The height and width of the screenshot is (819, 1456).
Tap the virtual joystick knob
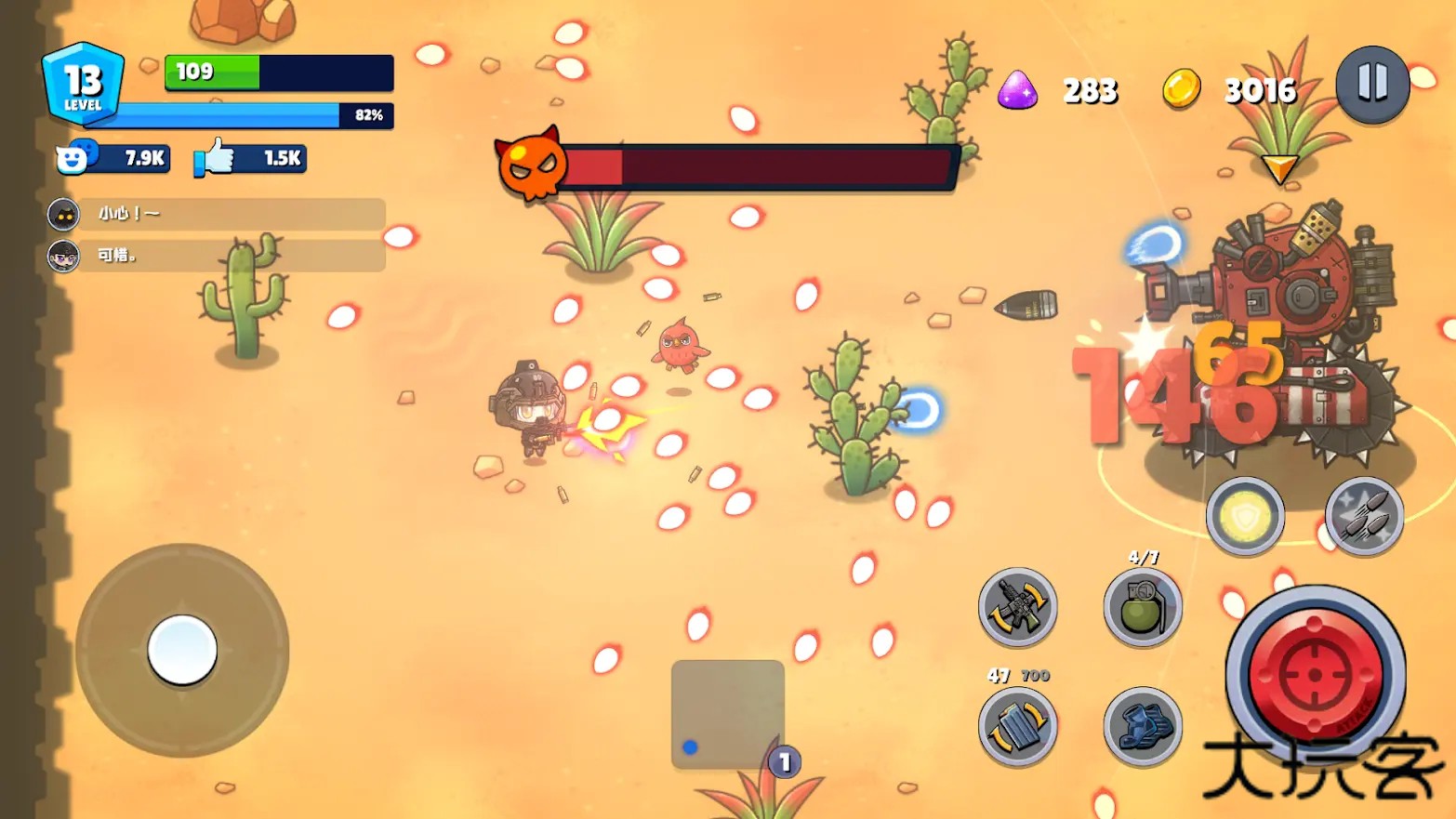182,650
